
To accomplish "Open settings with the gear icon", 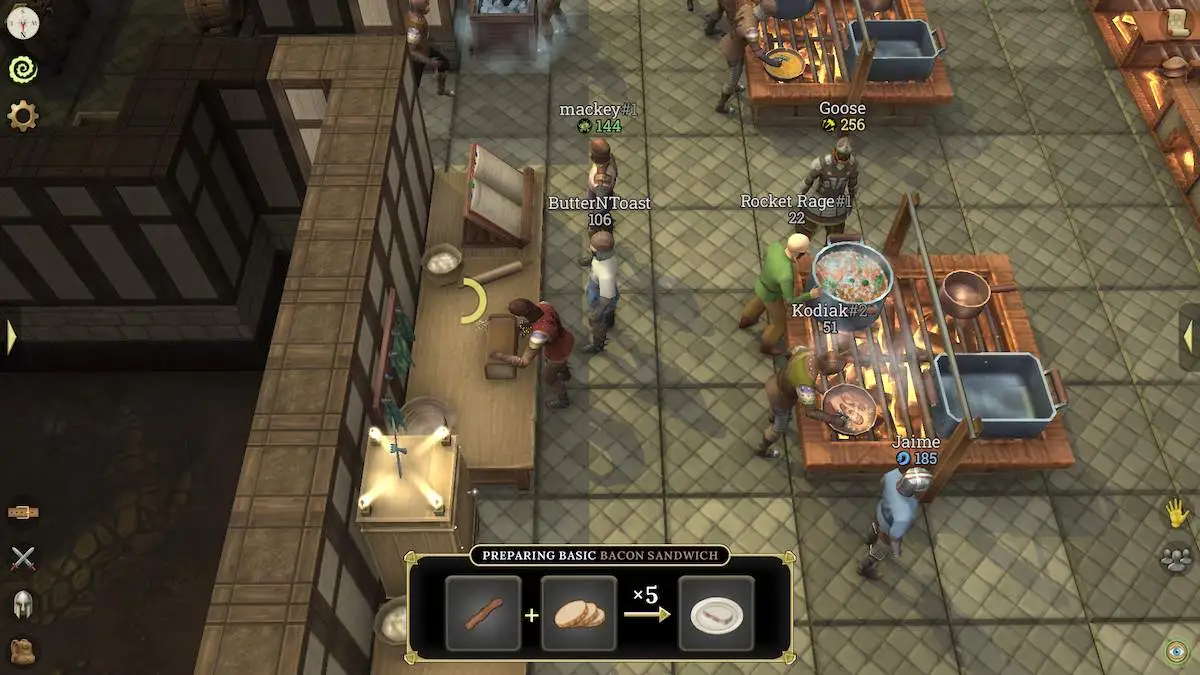I will (x=22, y=117).
